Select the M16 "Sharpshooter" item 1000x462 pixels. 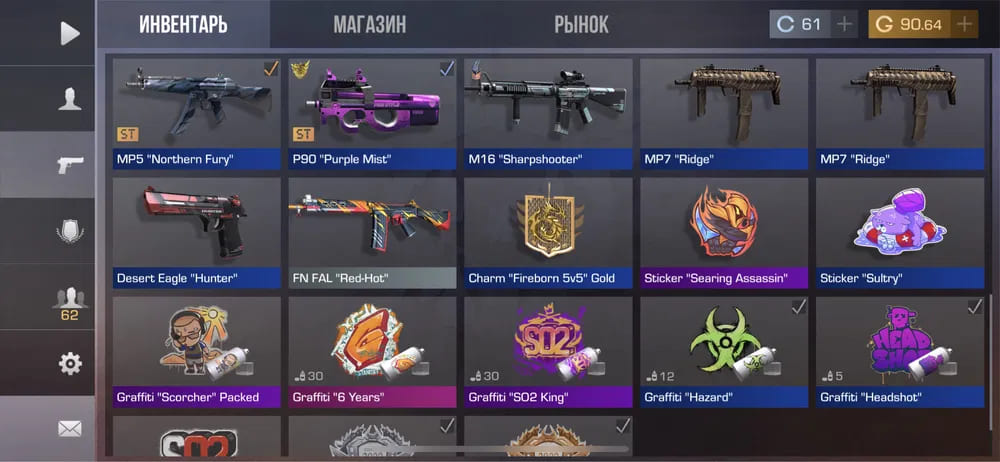pyautogui.click(x=548, y=113)
